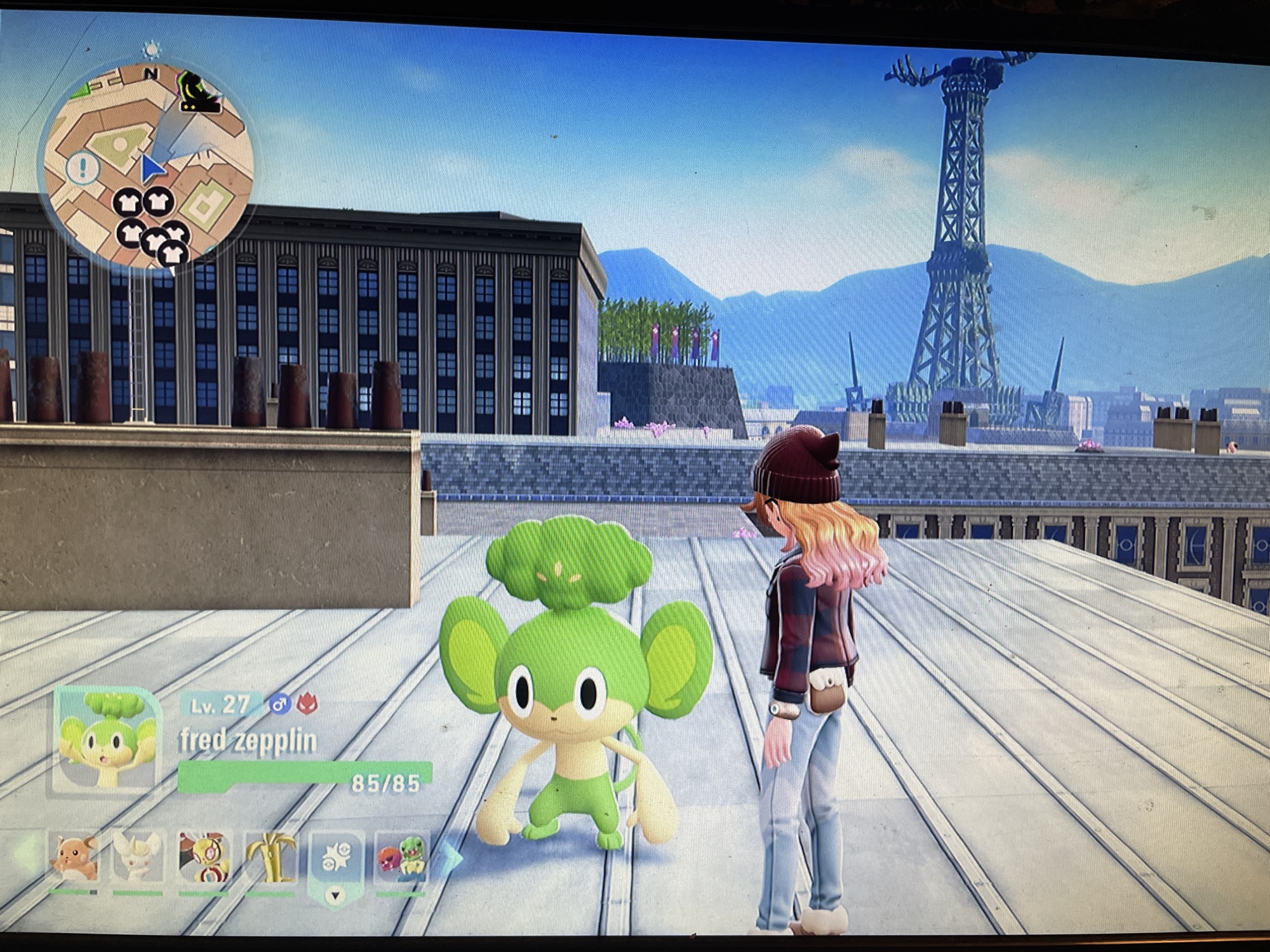Click the blue player arrow on the minimap
The height and width of the screenshot is (952, 1270).
pyautogui.click(x=152, y=167)
